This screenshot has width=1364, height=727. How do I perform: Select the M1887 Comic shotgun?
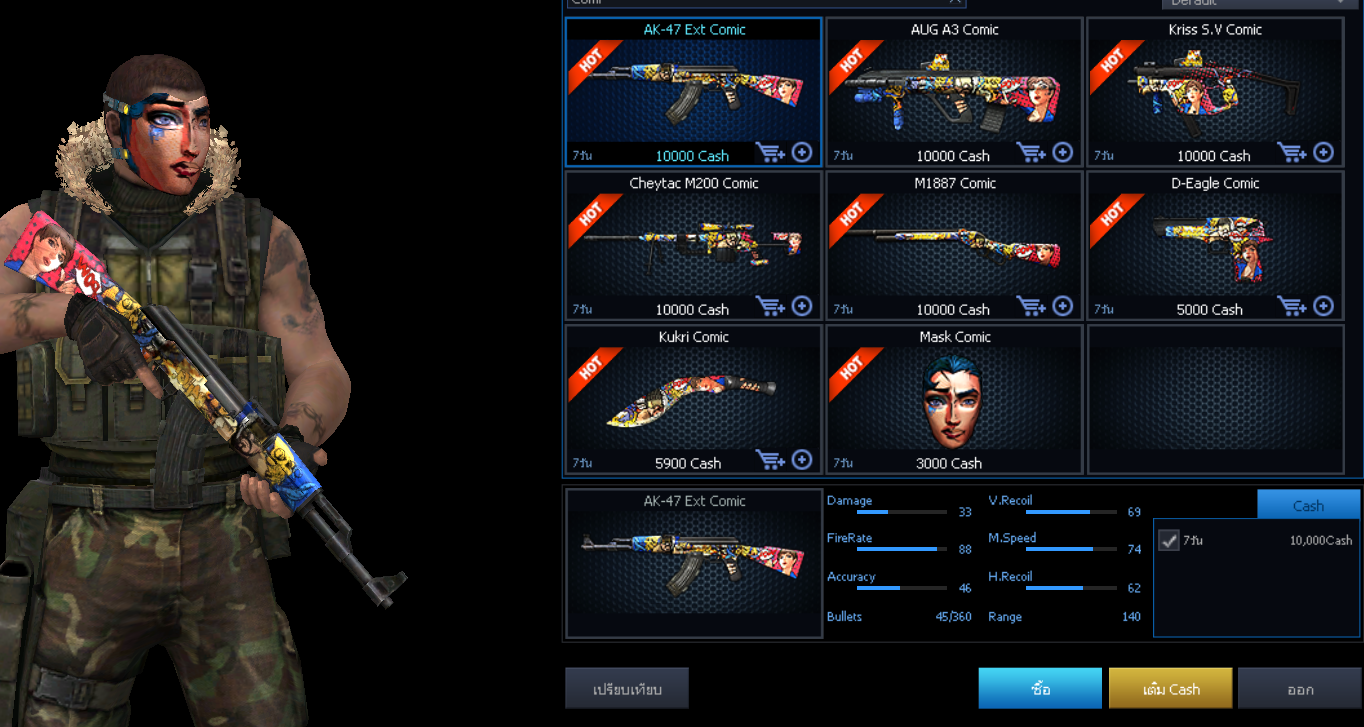pos(953,245)
